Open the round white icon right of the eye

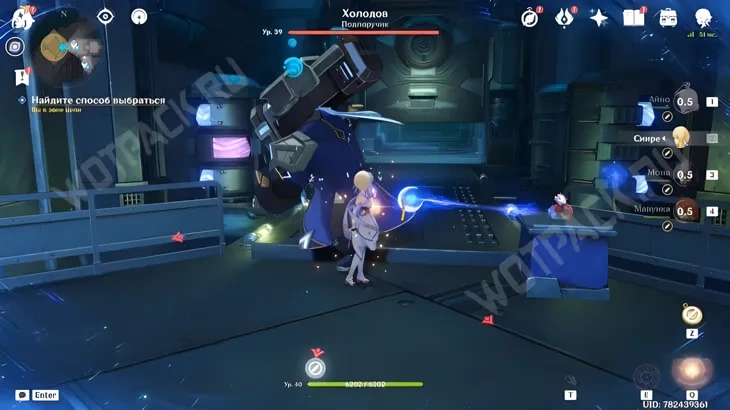pyautogui.click(x=139, y=16)
